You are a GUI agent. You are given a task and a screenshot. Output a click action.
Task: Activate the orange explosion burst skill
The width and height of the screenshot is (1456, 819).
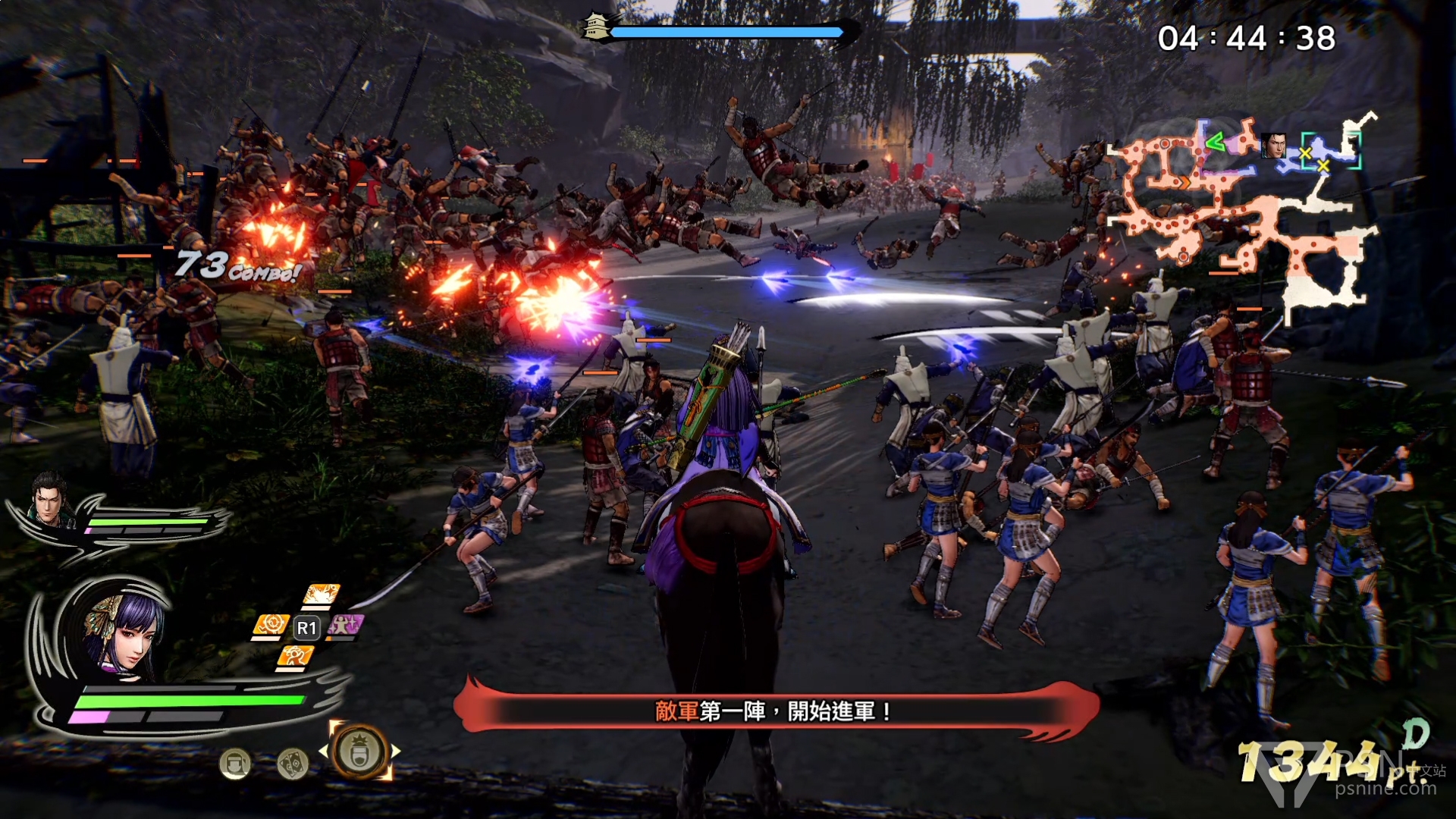click(x=321, y=595)
